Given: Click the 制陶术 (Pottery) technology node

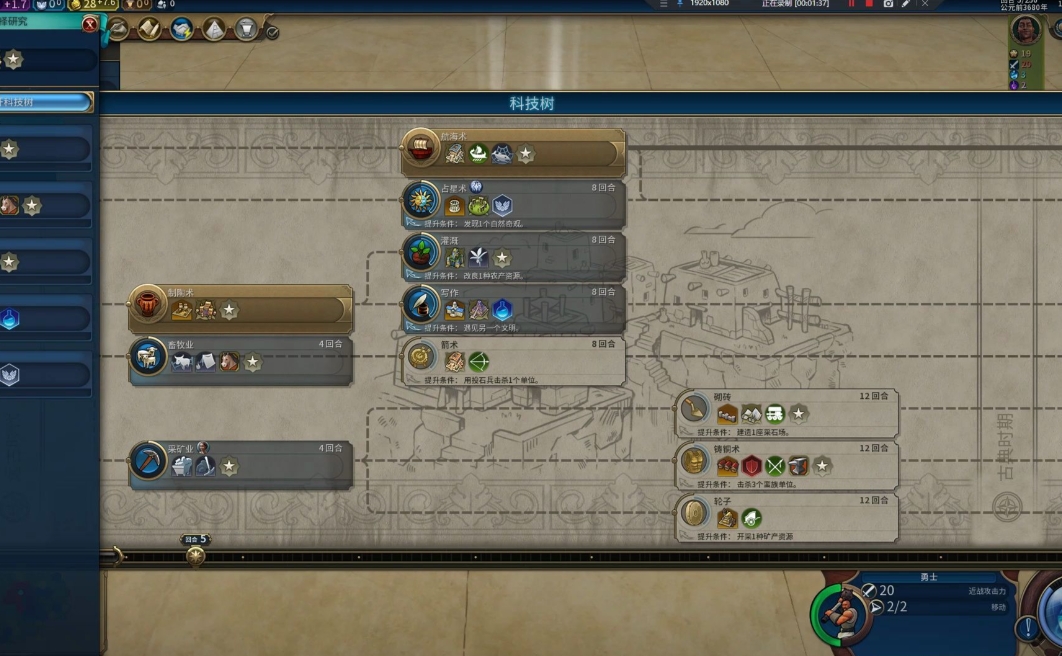Looking at the screenshot, I should pyautogui.click(x=240, y=308).
